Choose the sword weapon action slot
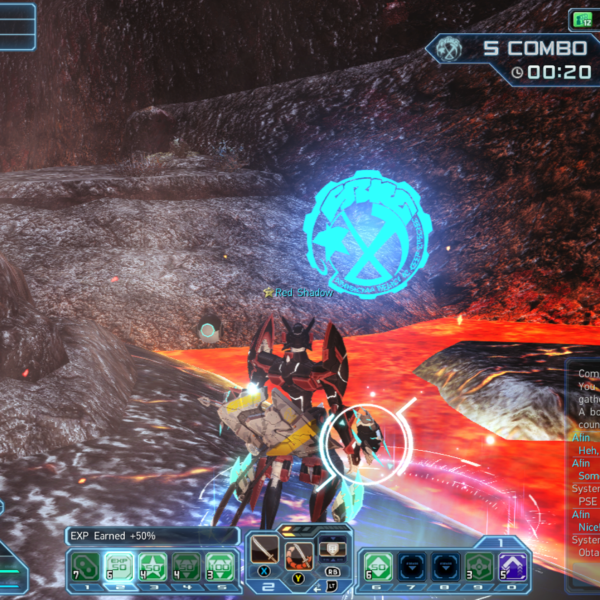 265,548
